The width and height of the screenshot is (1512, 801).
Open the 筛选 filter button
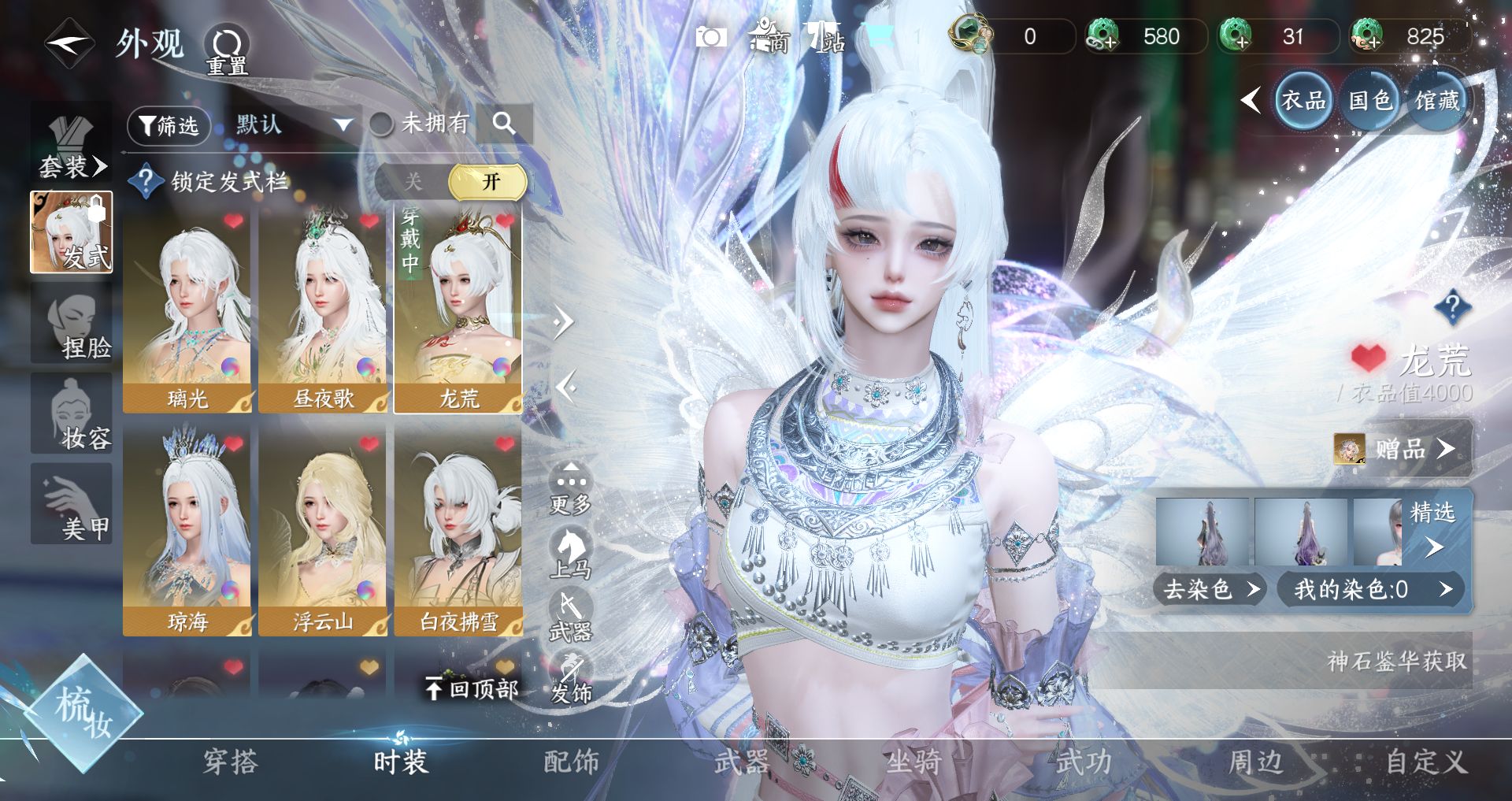(x=169, y=126)
